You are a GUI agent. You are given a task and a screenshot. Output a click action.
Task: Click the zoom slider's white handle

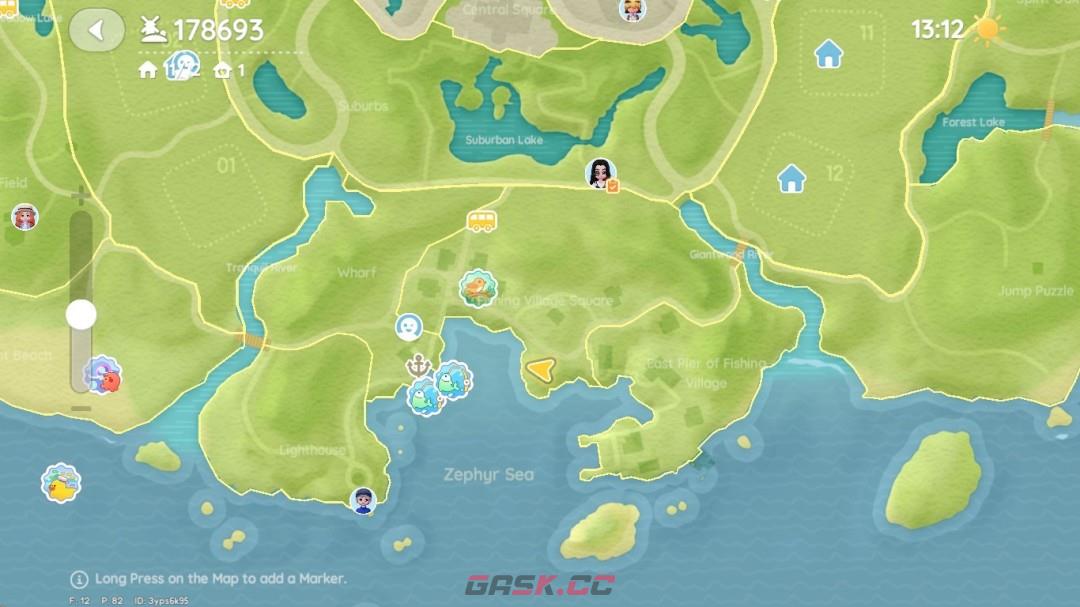pyautogui.click(x=81, y=315)
